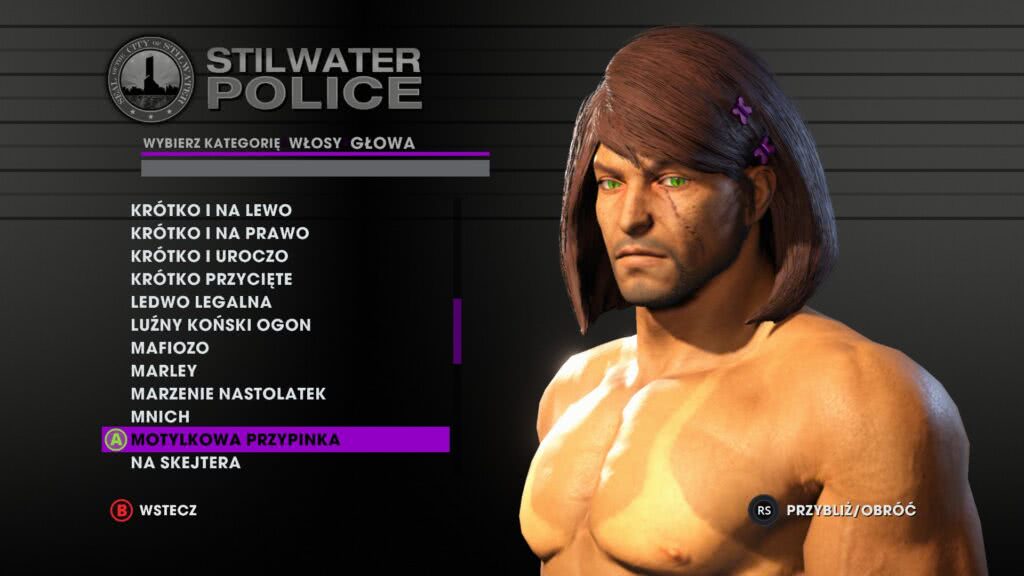This screenshot has width=1024, height=576.
Task: Pick the Krótko i uroczo hairstyle
Action: point(209,256)
